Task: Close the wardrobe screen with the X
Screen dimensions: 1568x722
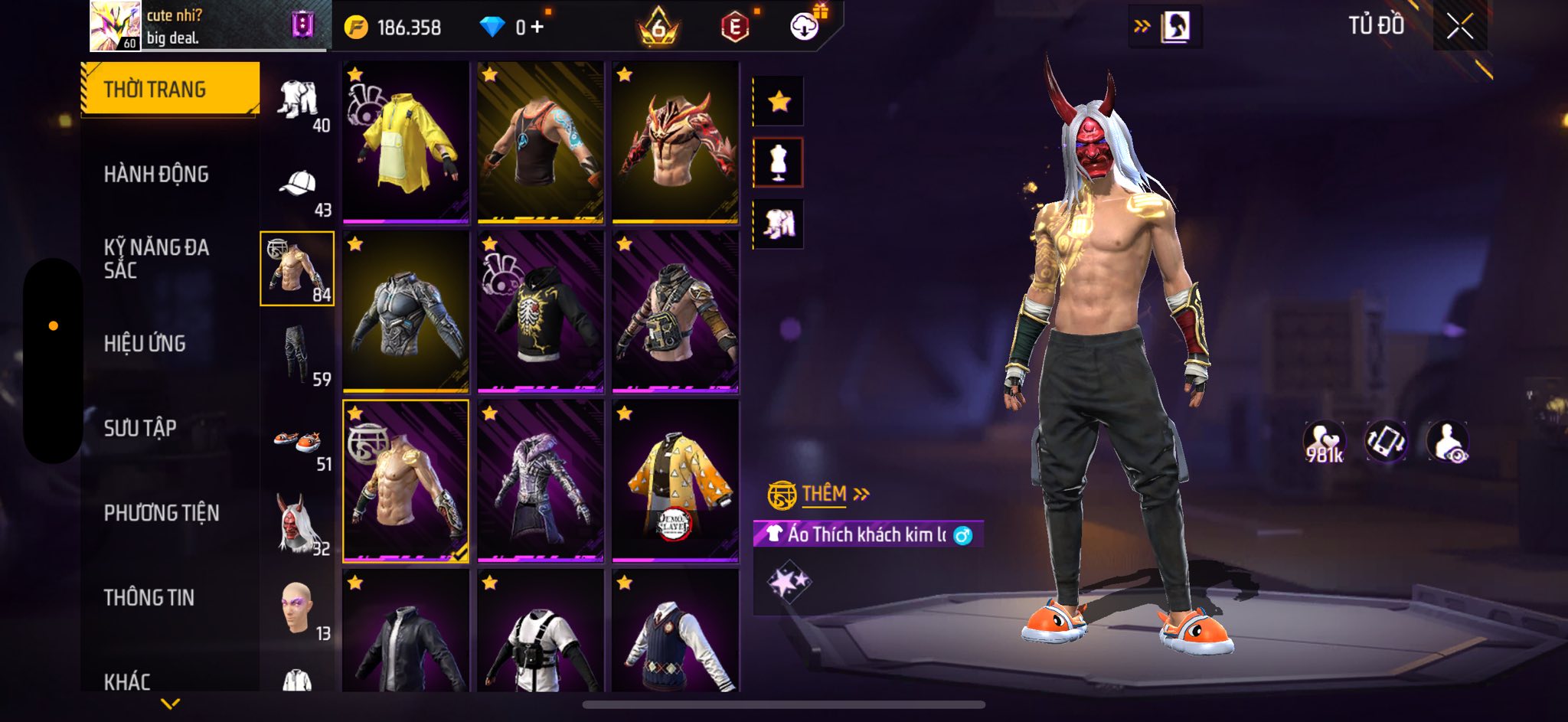Action: click(x=1459, y=27)
